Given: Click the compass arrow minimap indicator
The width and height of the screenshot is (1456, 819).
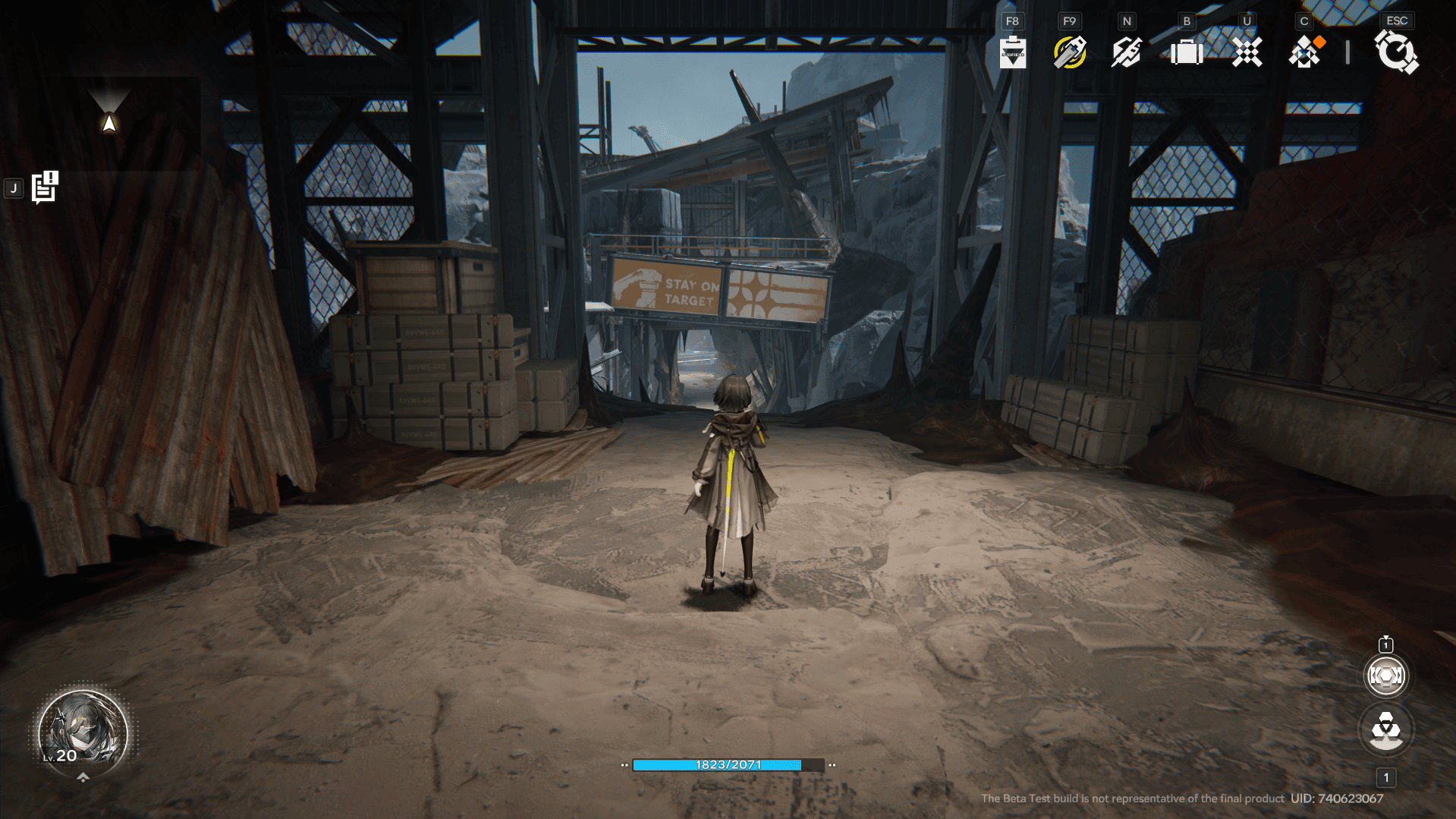Looking at the screenshot, I should point(110,121).
